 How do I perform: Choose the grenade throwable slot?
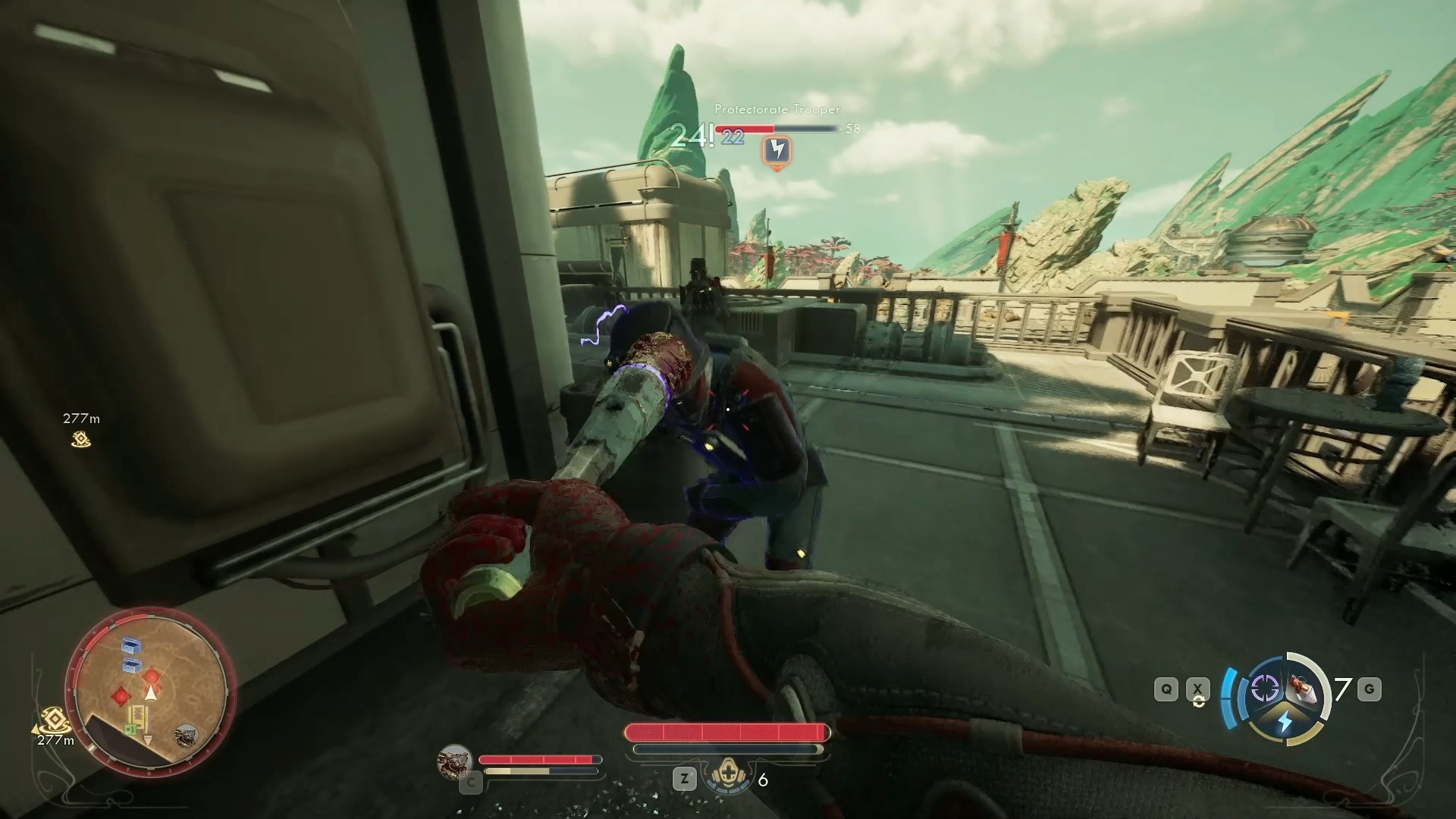(1307, 689)
